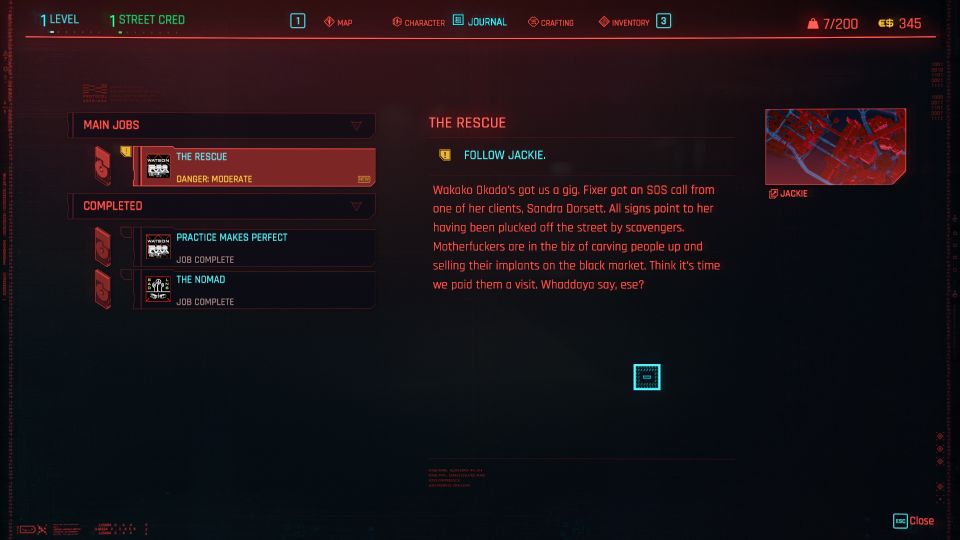The width and height of the screenshot is (960, 540).
Task: Click the quest location map thumbnail
Action: [x=835, y=146]
